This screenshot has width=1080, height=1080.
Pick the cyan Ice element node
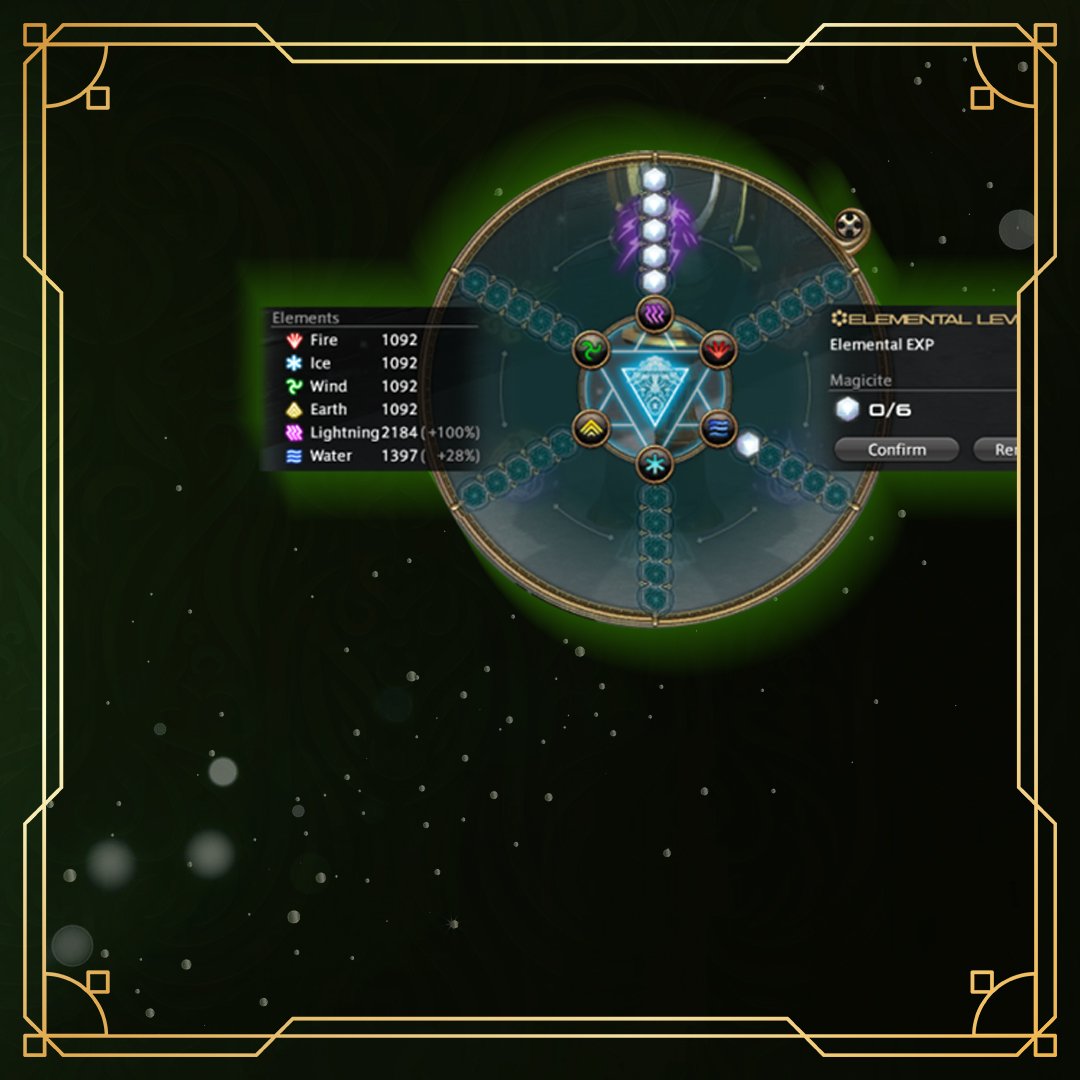(655, 464)
